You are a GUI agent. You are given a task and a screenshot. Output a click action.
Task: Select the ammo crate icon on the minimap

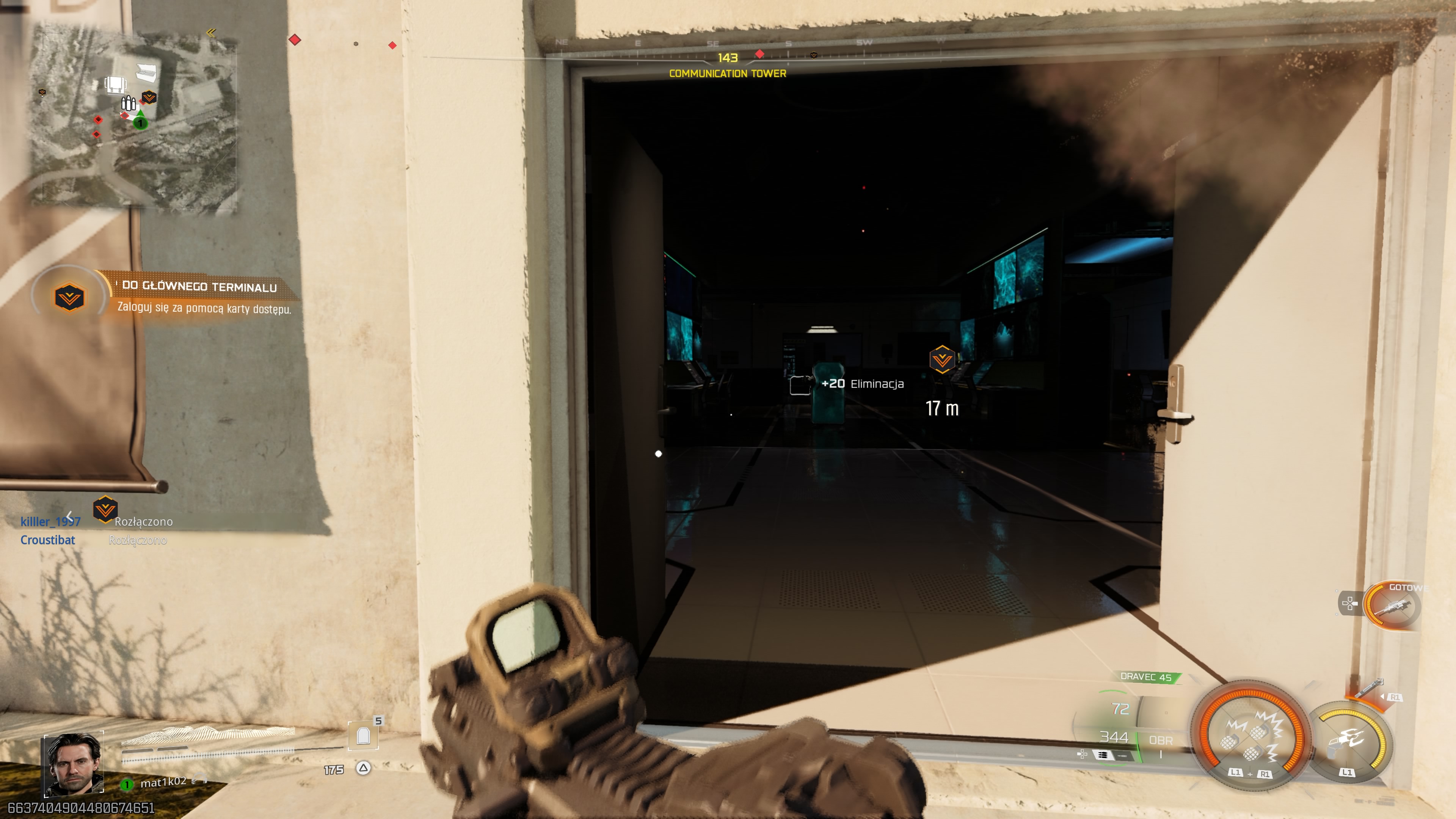click(x=129, y=104)
